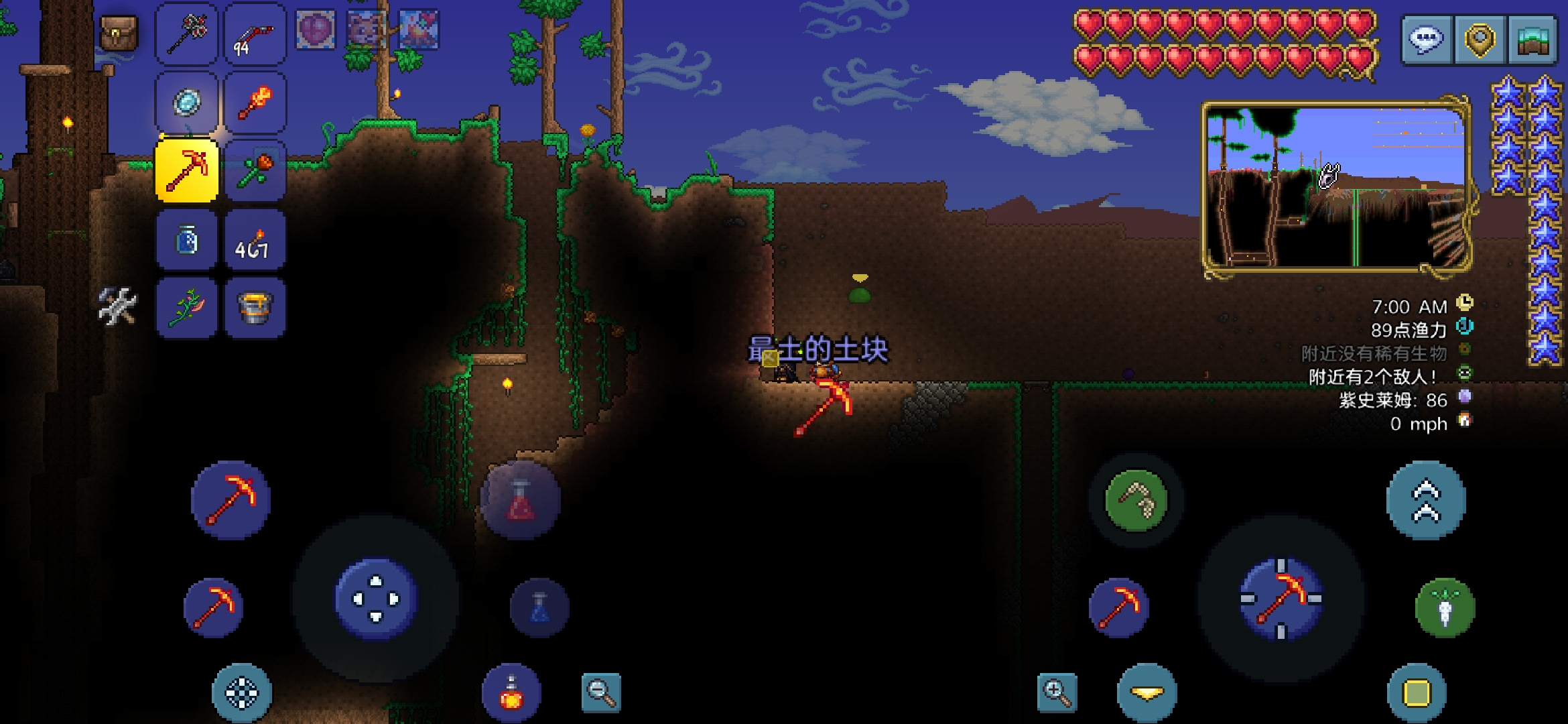
Task: Tap the yellow square button
Action: pos(1417,693)
